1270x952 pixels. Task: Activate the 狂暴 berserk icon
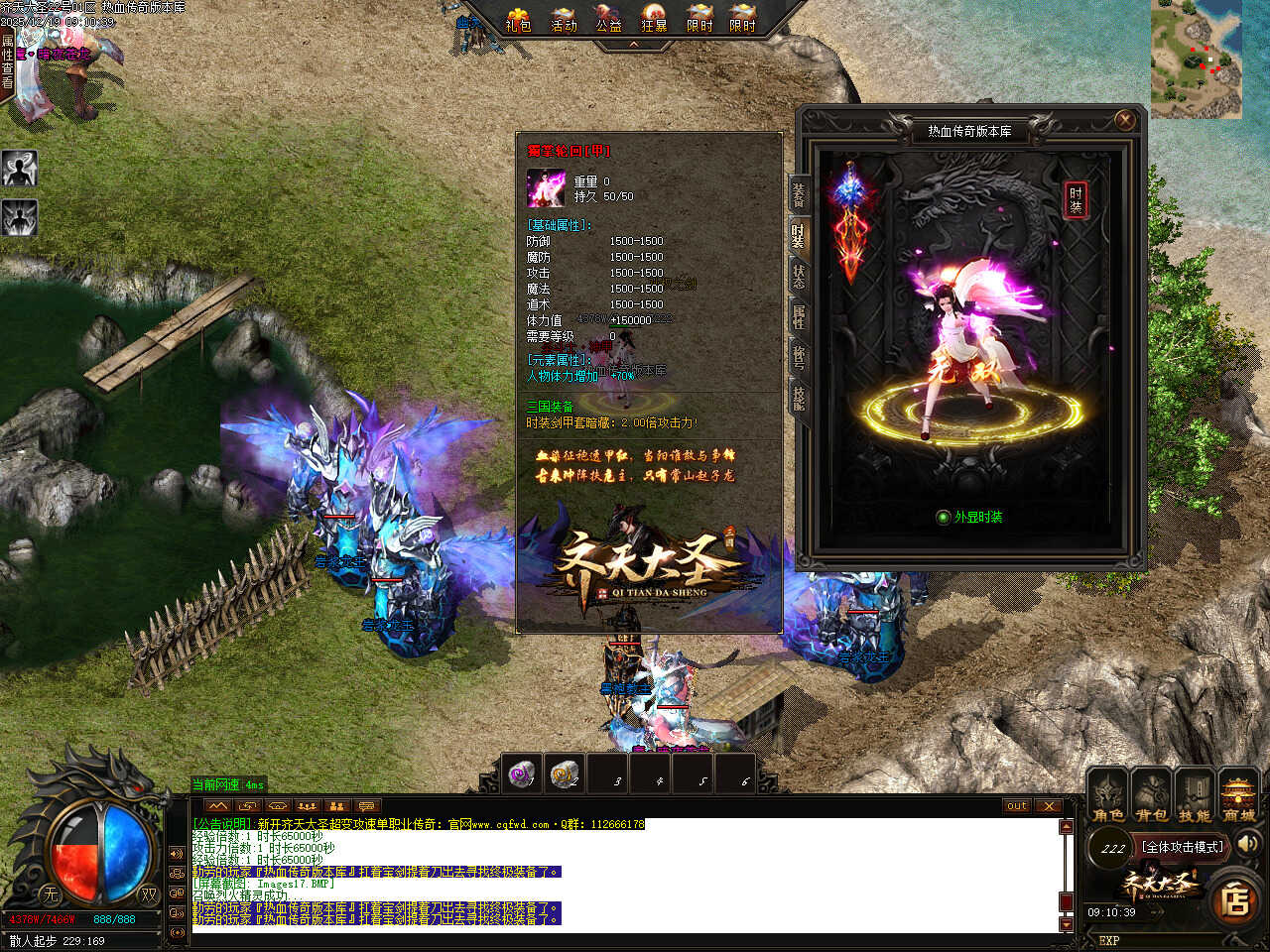coord(654,19)
